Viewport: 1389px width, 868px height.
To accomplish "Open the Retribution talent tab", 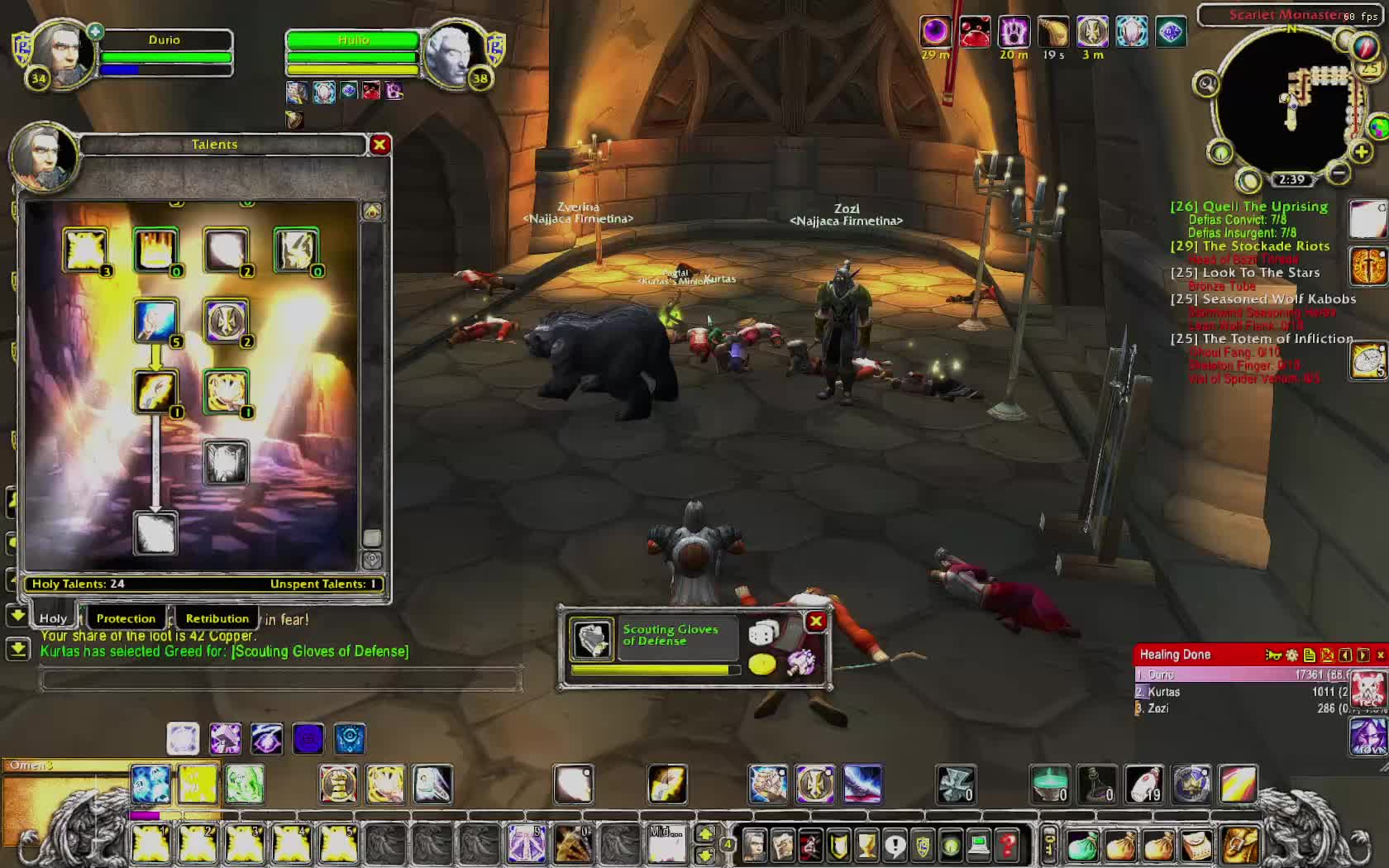I will tap(217, 618).
